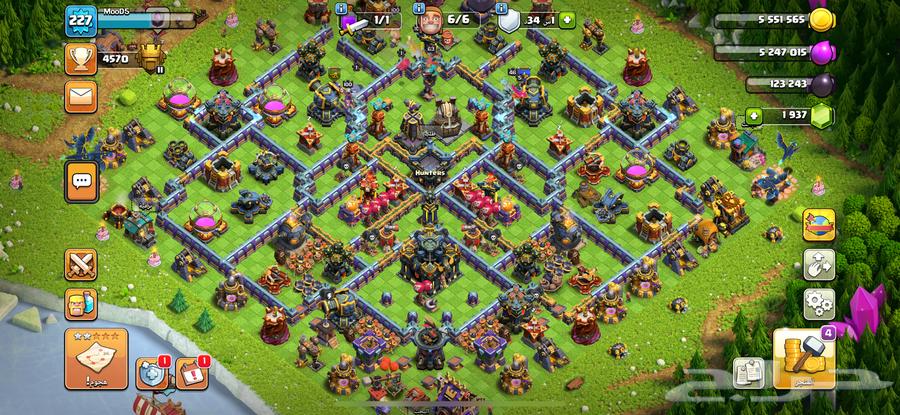Open the shield icon with red badge

coord(150,374)
